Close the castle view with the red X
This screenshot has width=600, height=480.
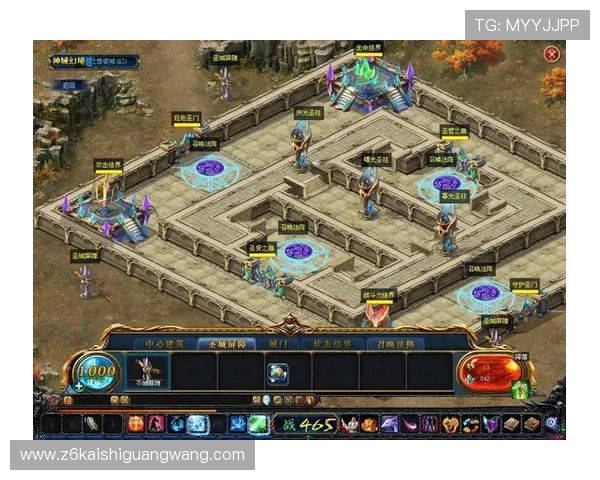(552, 54)
